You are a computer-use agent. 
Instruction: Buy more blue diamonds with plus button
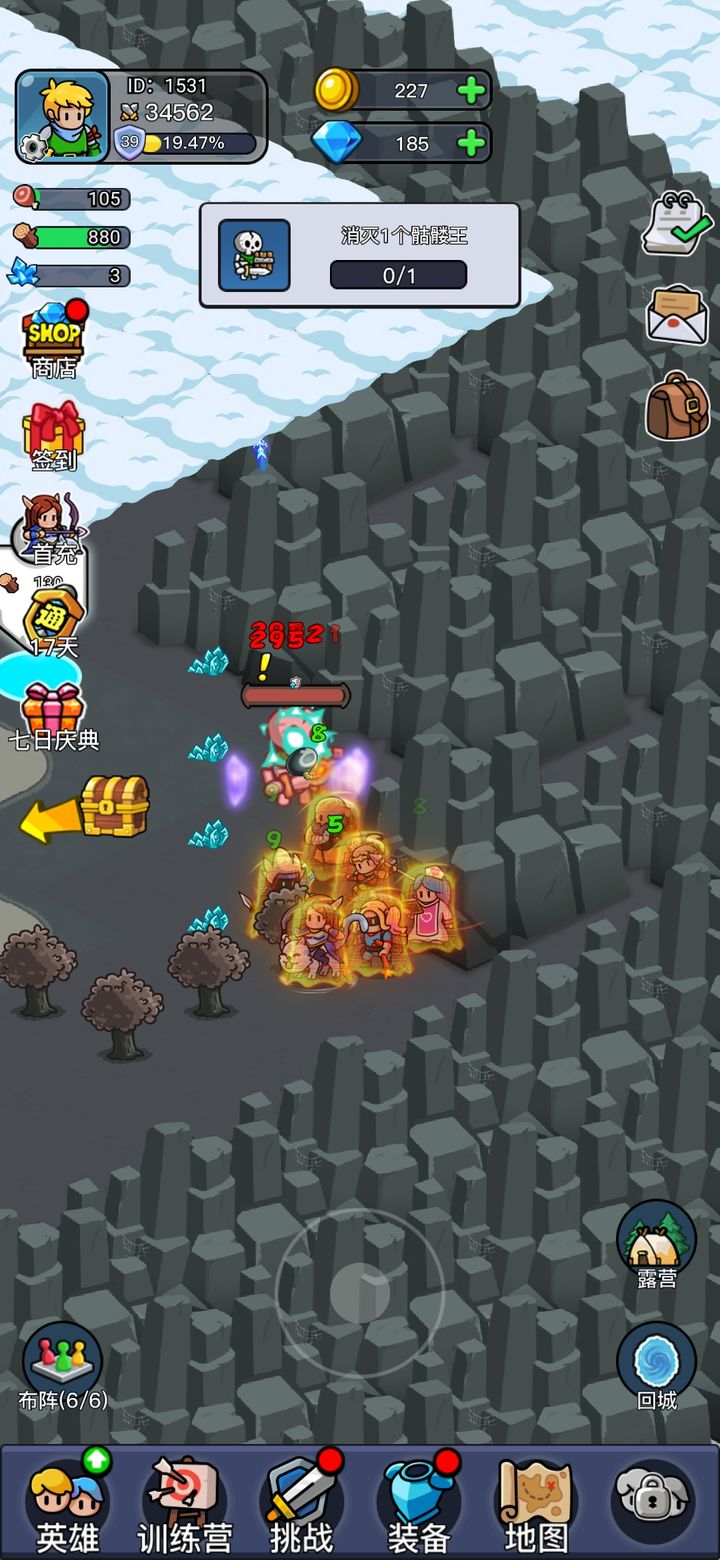pyautogui.click(x=471, y=144)
